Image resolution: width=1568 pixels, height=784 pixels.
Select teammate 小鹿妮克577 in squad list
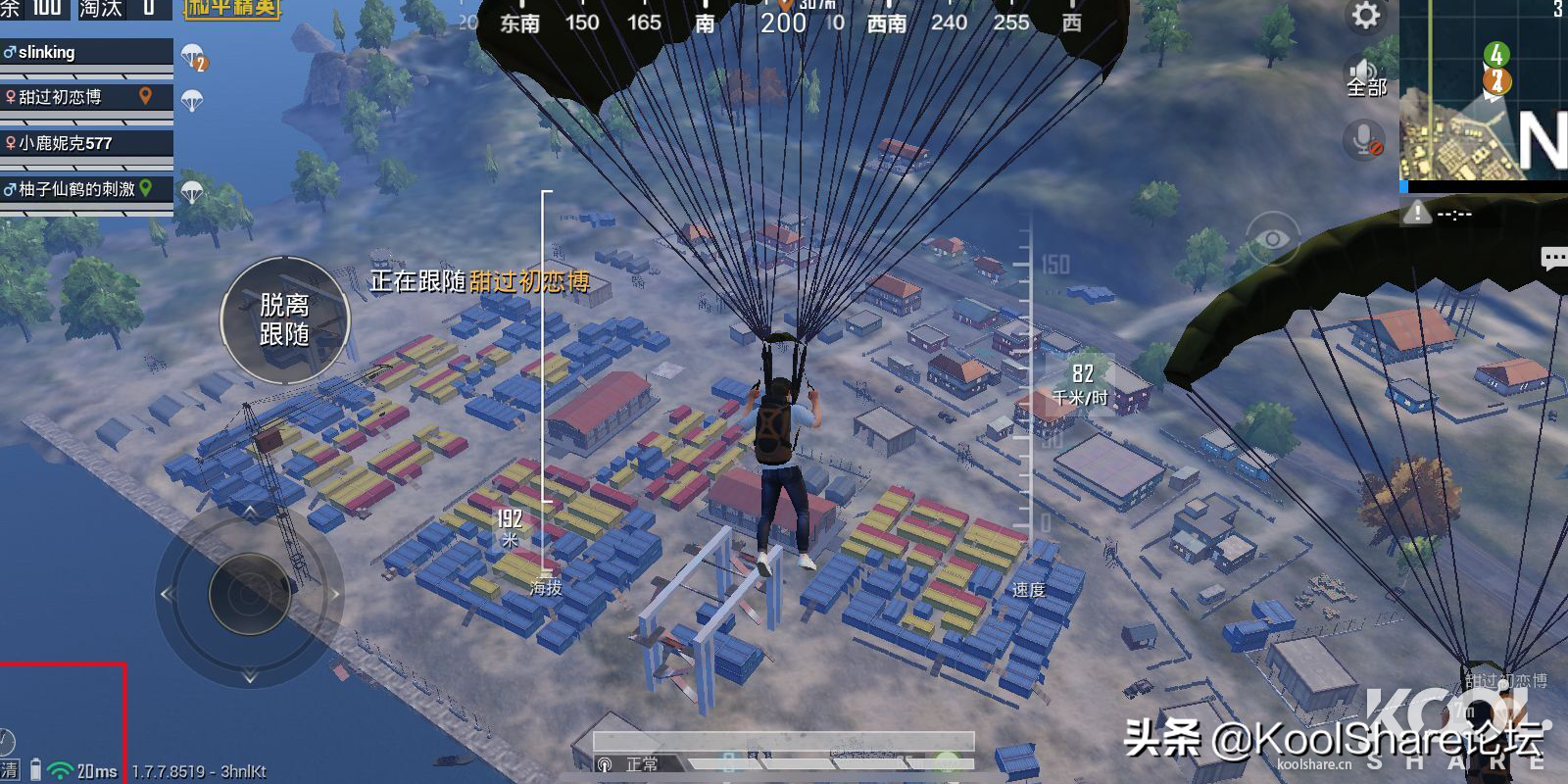(x=86, y=143)
